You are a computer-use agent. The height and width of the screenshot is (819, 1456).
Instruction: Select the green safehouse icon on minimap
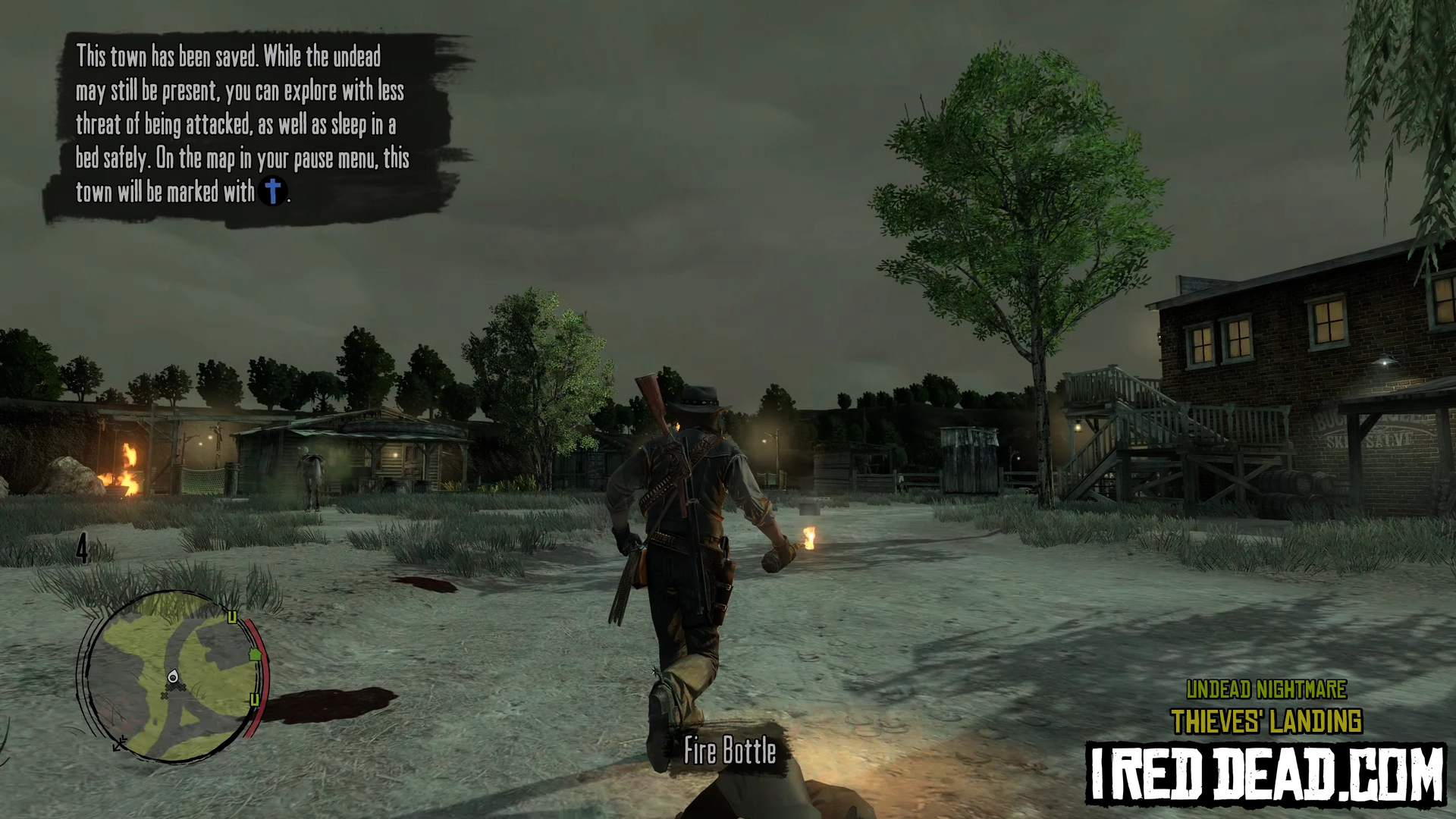(255, 654)
